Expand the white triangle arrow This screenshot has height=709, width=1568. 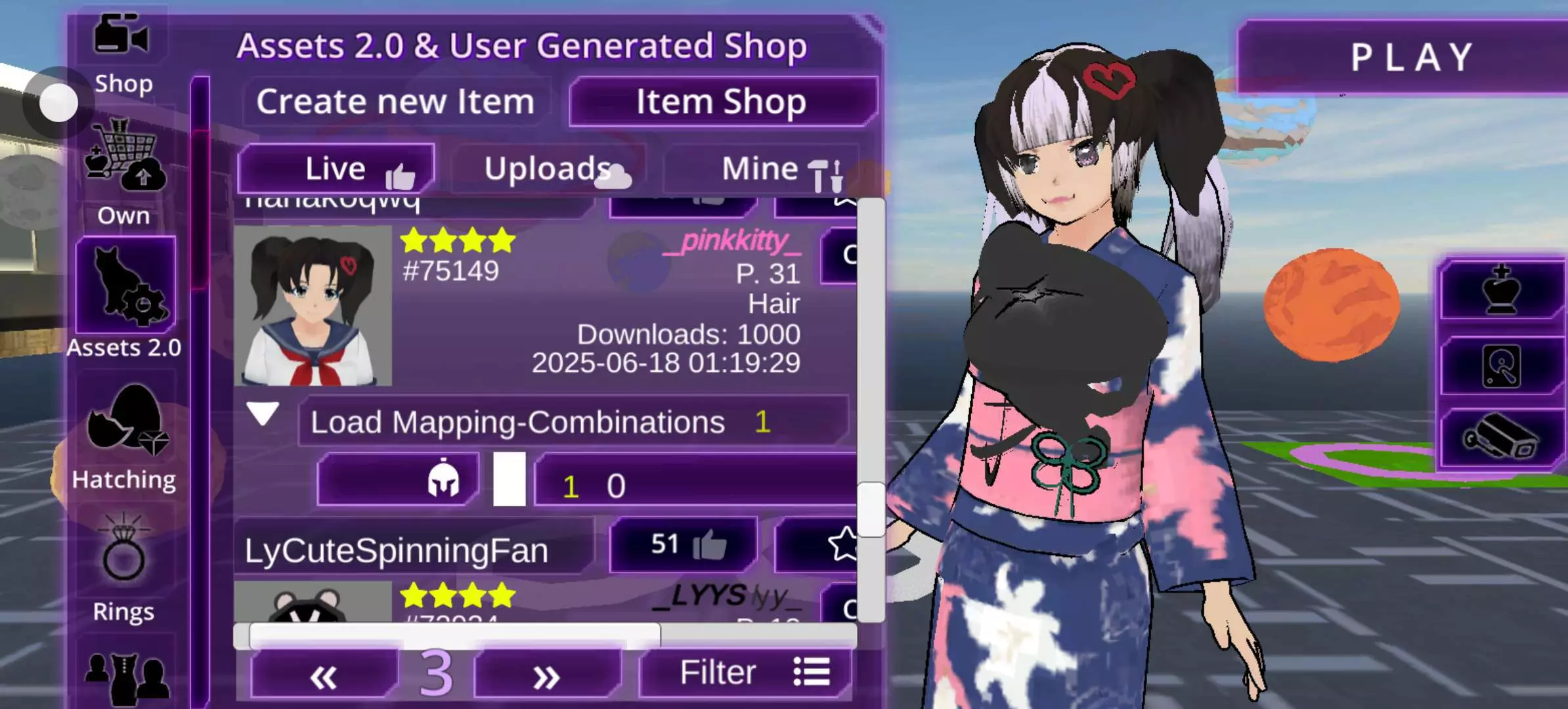[x=263, y=414]
